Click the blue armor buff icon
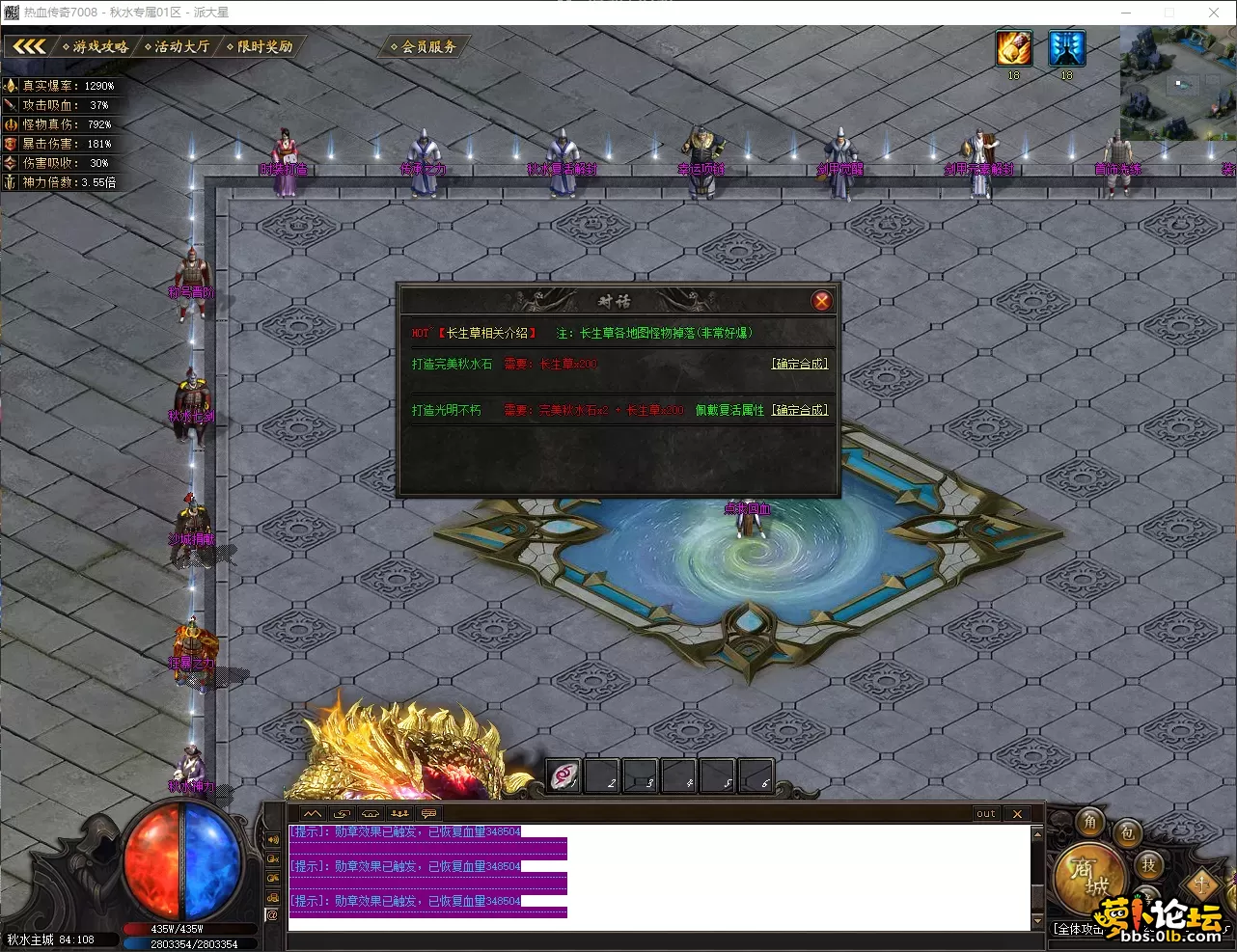 click(1066, 48)
